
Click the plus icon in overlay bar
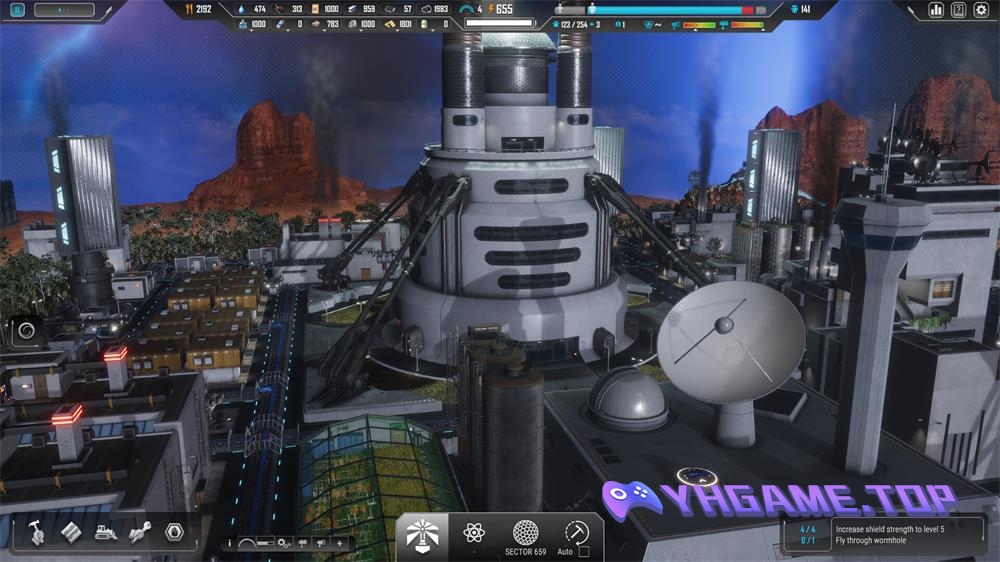(340, 543)
